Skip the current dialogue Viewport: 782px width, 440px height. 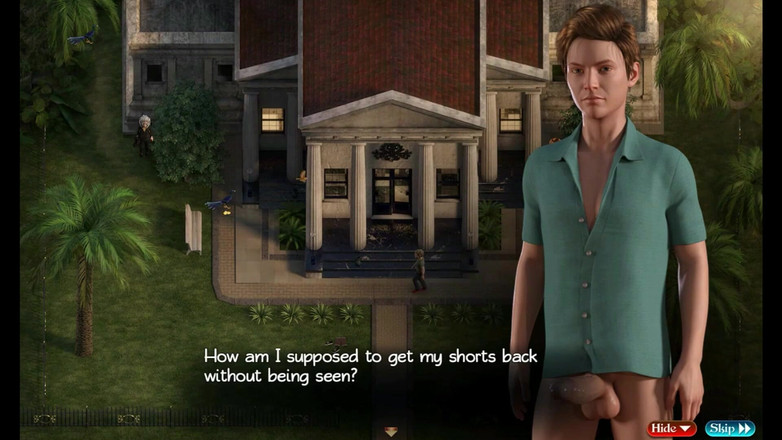coord(730,429)
